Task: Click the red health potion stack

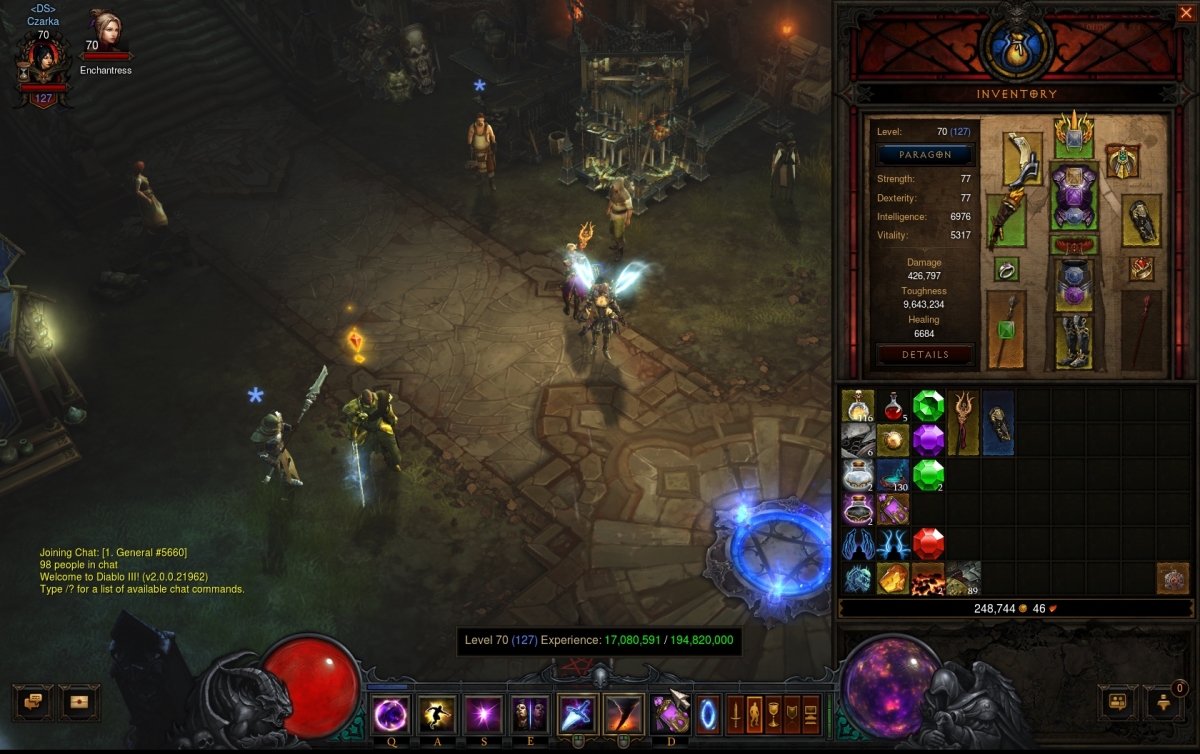Action: pos(893,406)
